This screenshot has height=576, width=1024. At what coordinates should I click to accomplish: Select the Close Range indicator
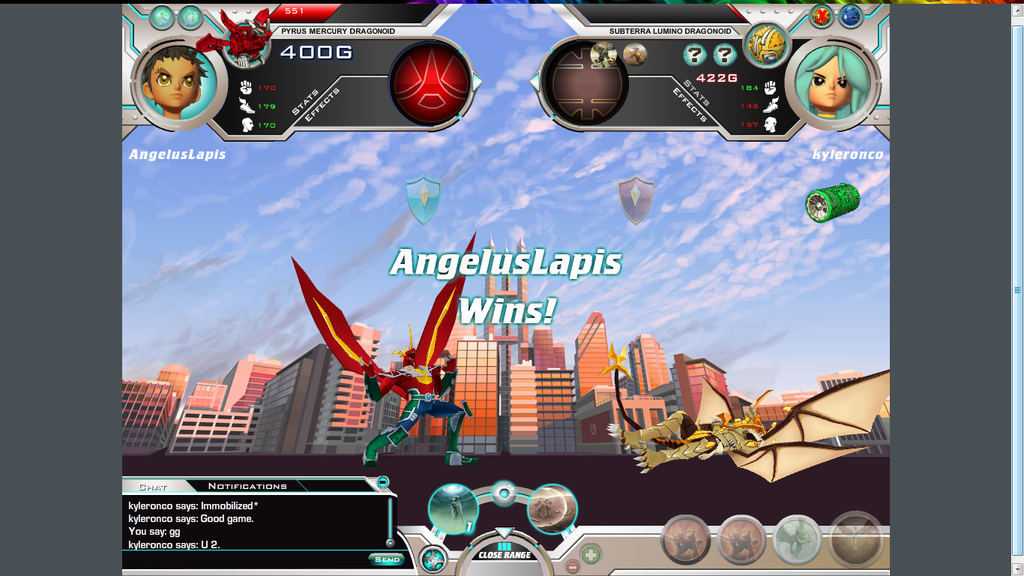[504, 554]
